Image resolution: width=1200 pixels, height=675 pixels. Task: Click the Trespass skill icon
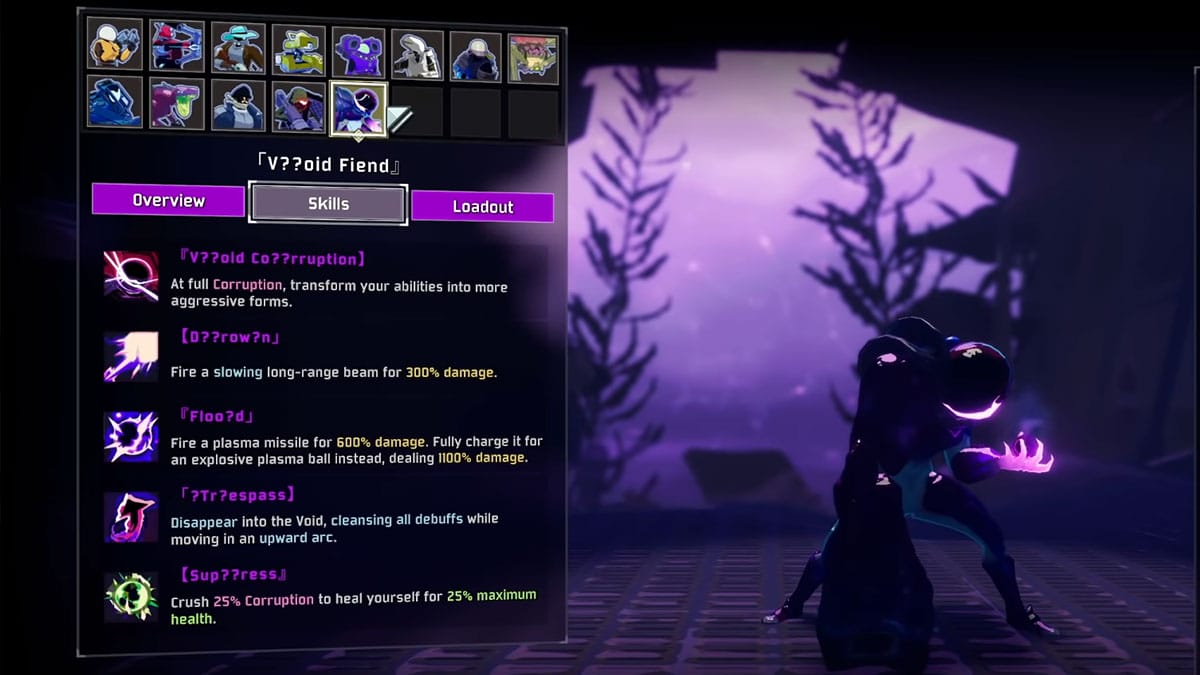pos(131,517)
